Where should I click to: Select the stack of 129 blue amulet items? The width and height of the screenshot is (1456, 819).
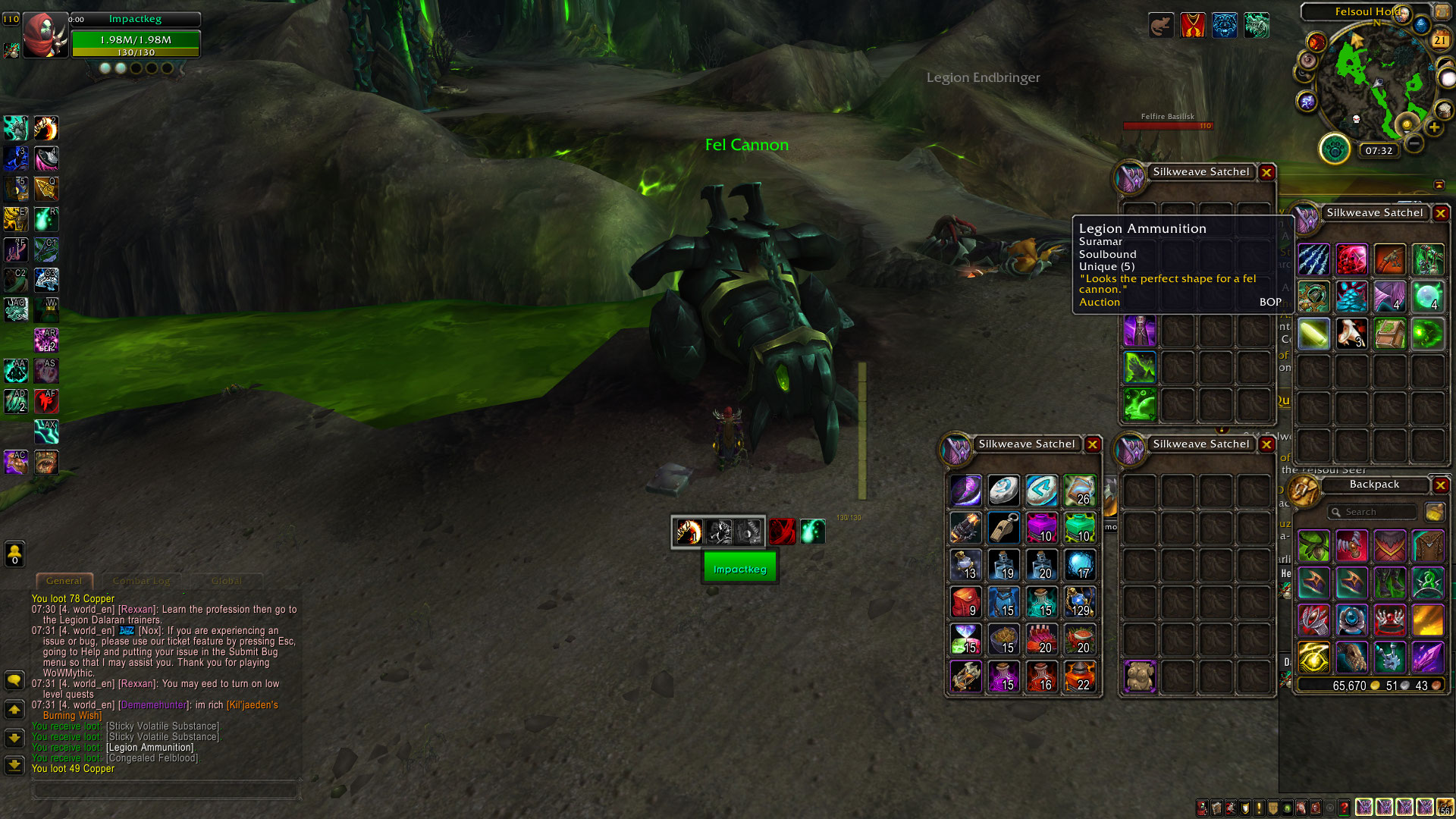click(1080, 602)
